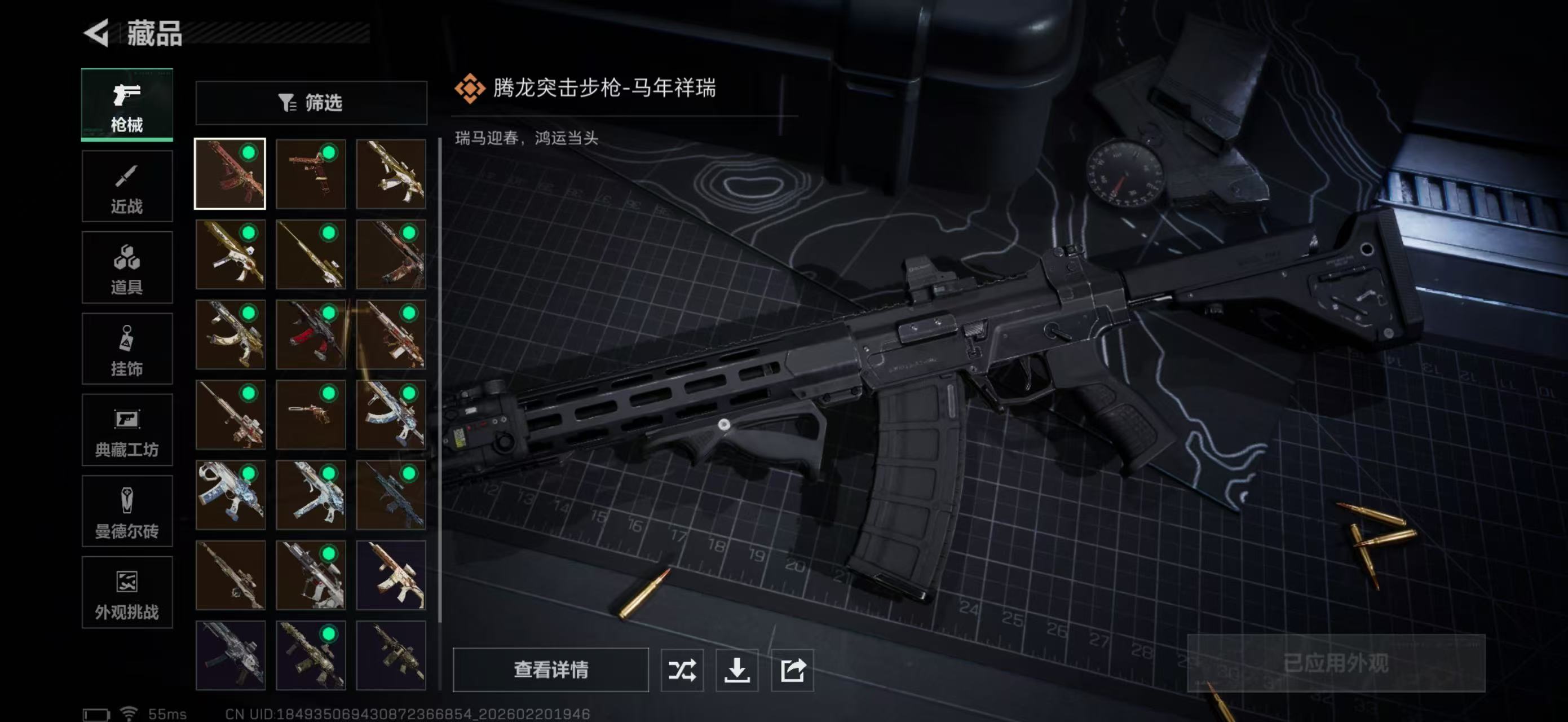1568x722 pixels.
Task: Select the 枪械 firearms category icon
Action: pos(127,105)
